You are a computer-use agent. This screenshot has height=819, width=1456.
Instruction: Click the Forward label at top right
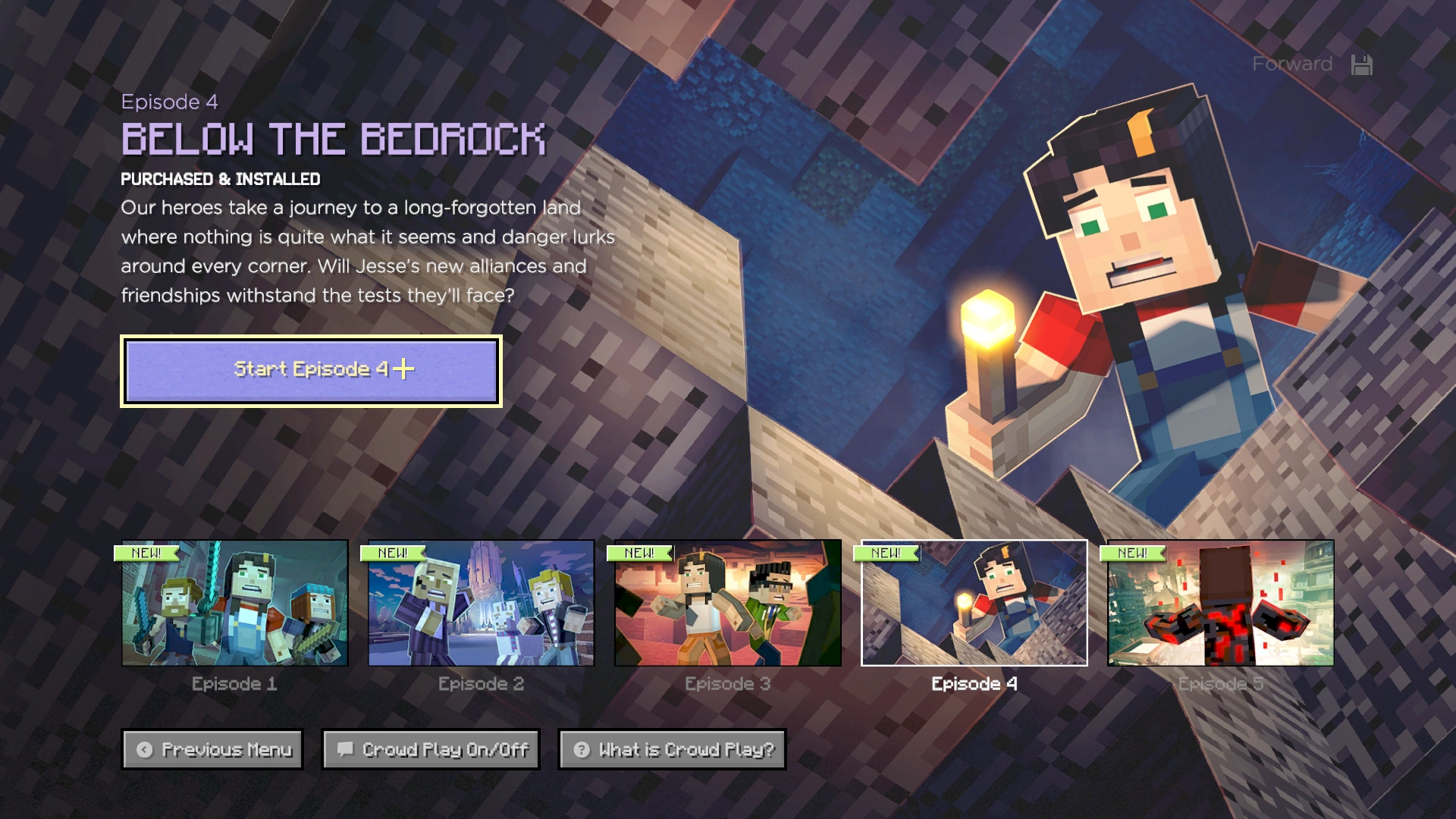(1291, 64)
